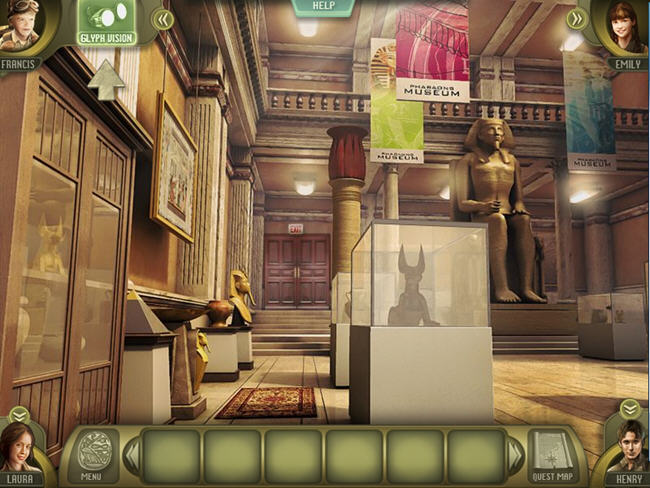
Task: Select the Emily character portrait
Action: click(x=627, y=30)
